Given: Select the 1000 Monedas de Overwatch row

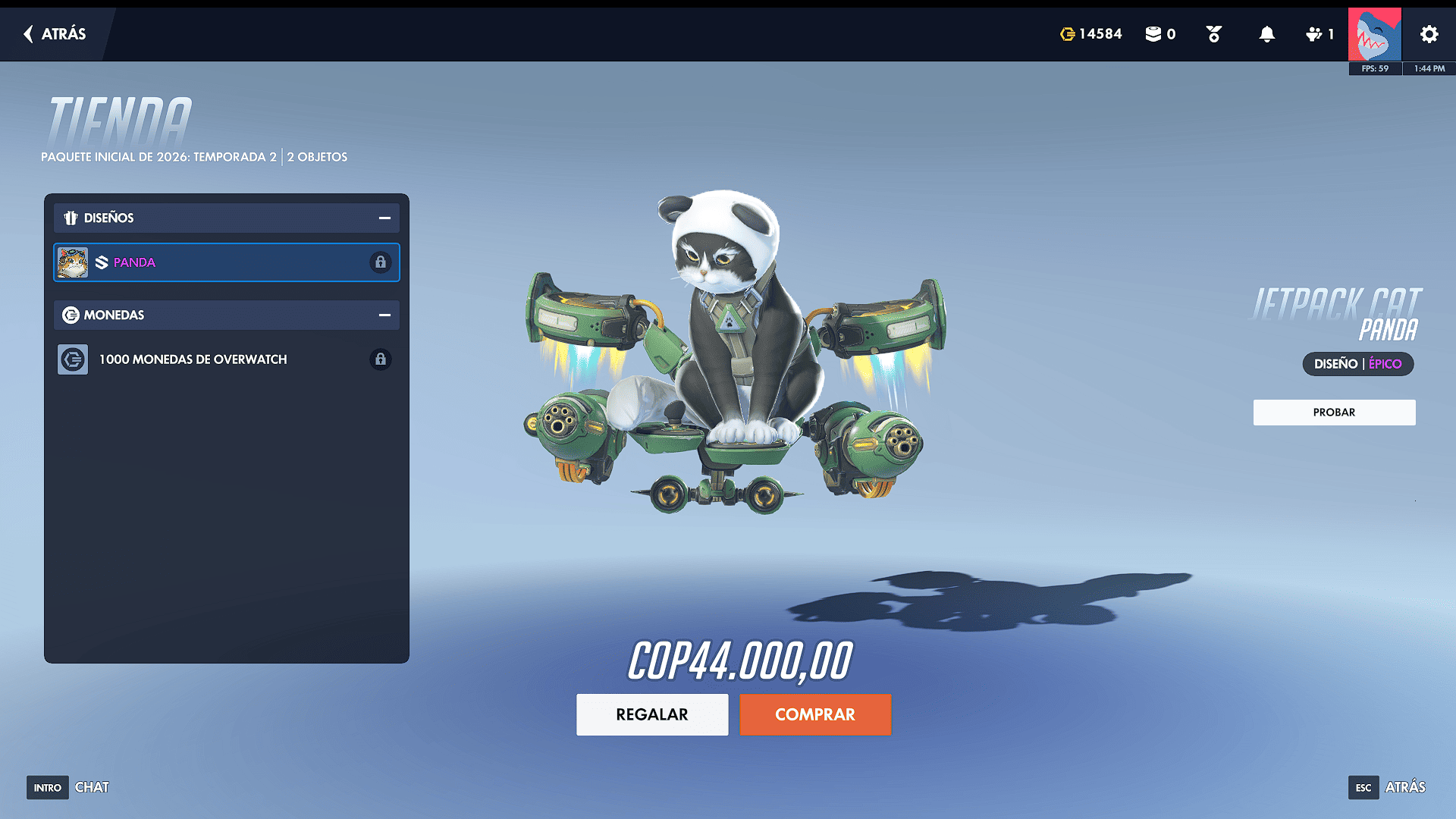Looking at the screenshot, I should [x=226, y=359].
